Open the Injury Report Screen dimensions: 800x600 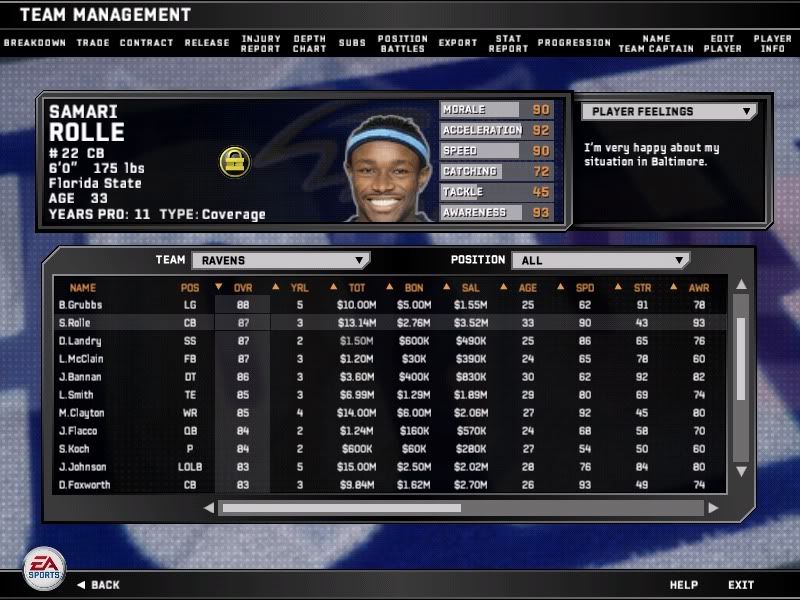[261, 43]
